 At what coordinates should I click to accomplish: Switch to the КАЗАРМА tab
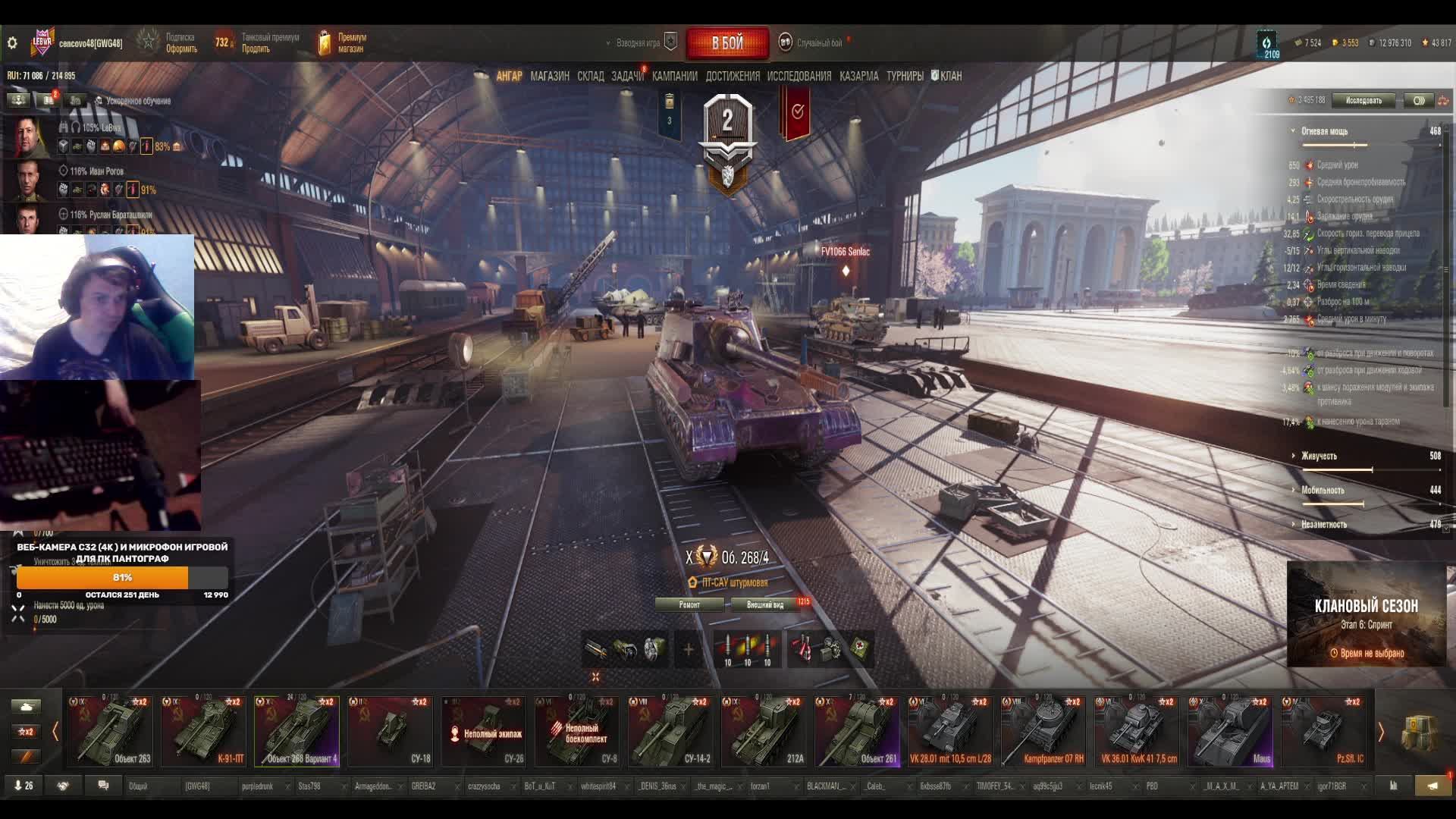point(858,76)
